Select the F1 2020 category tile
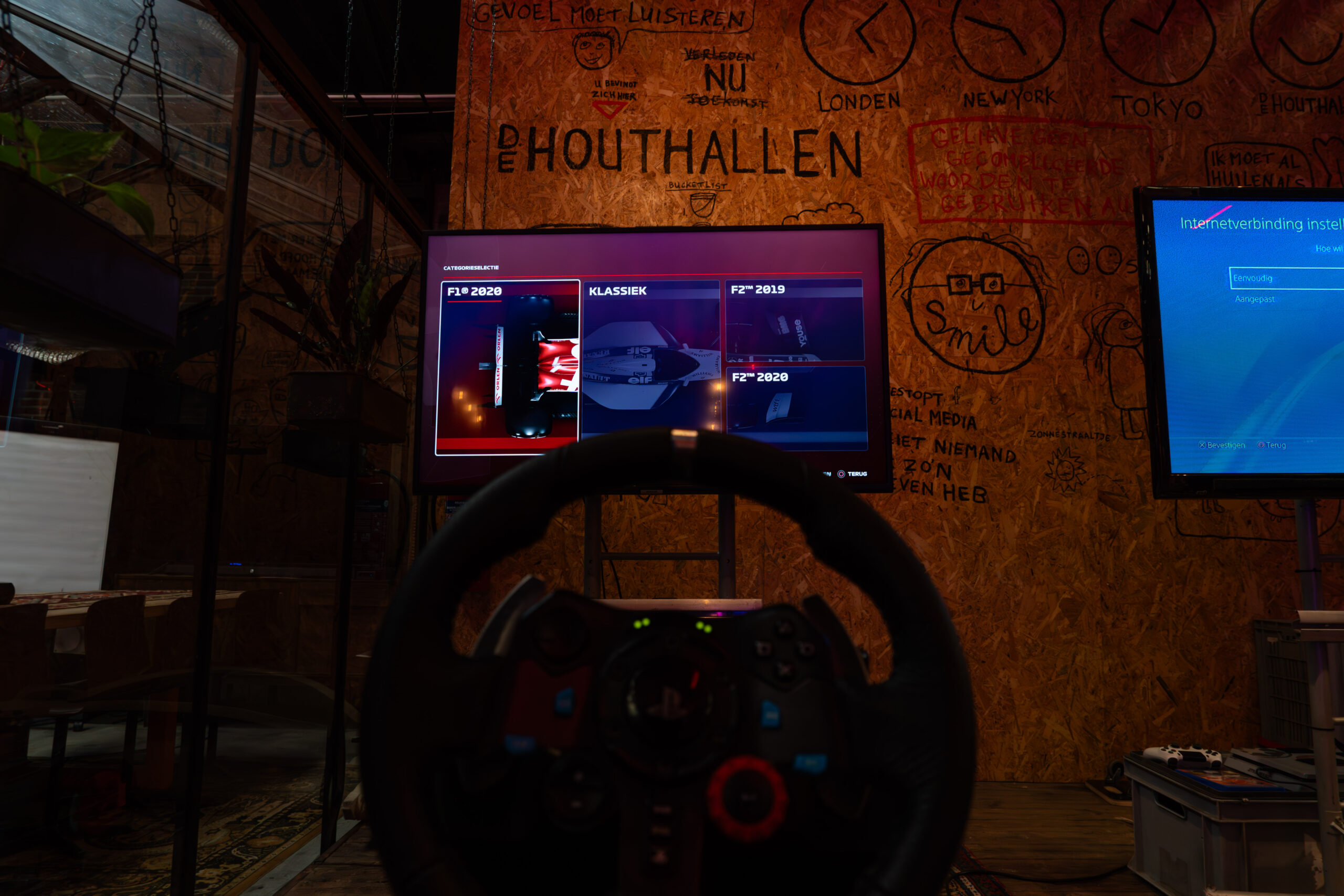The image size is (1344, 896). (x=508, y=367)
